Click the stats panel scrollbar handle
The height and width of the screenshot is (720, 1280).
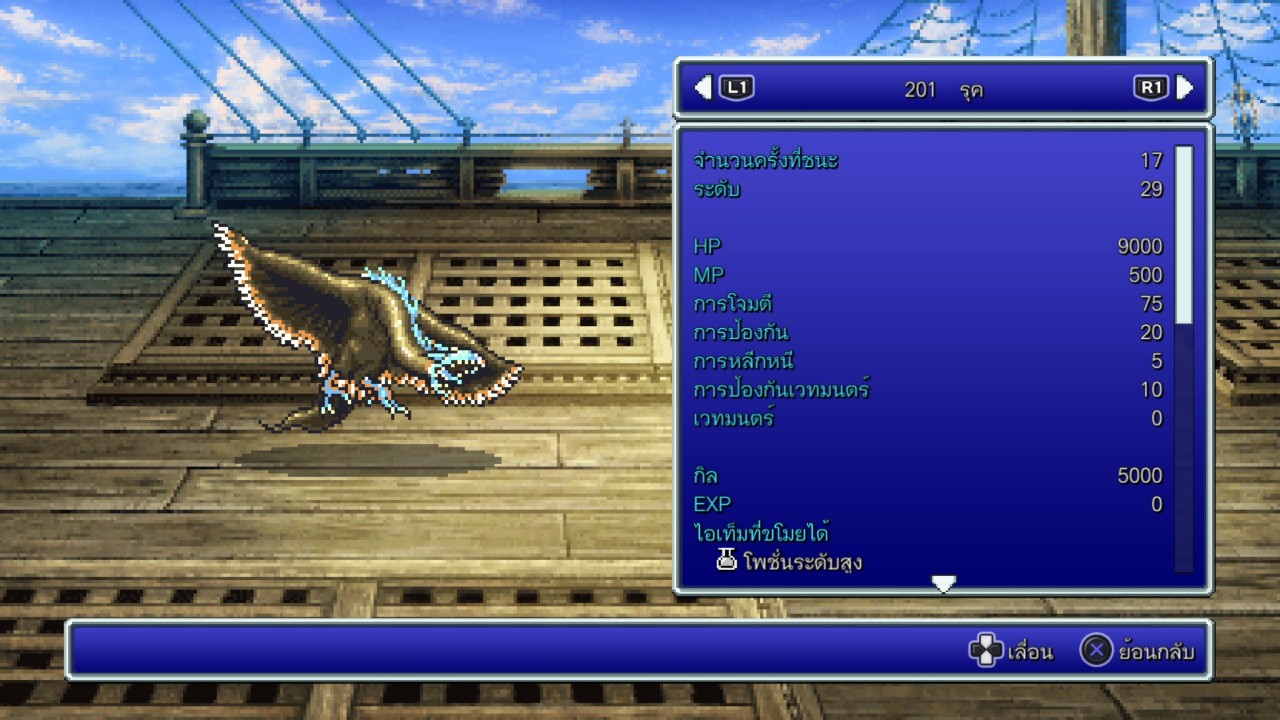1183,234
